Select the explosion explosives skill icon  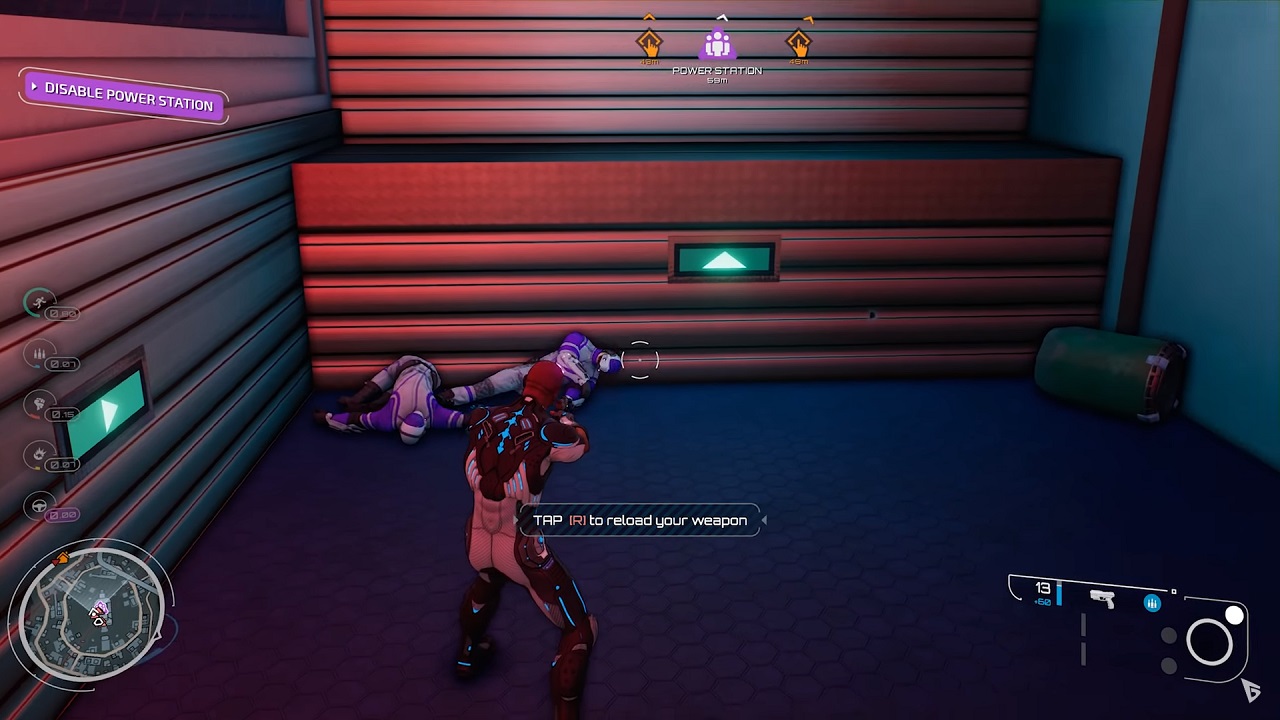(x=40, y=455)
